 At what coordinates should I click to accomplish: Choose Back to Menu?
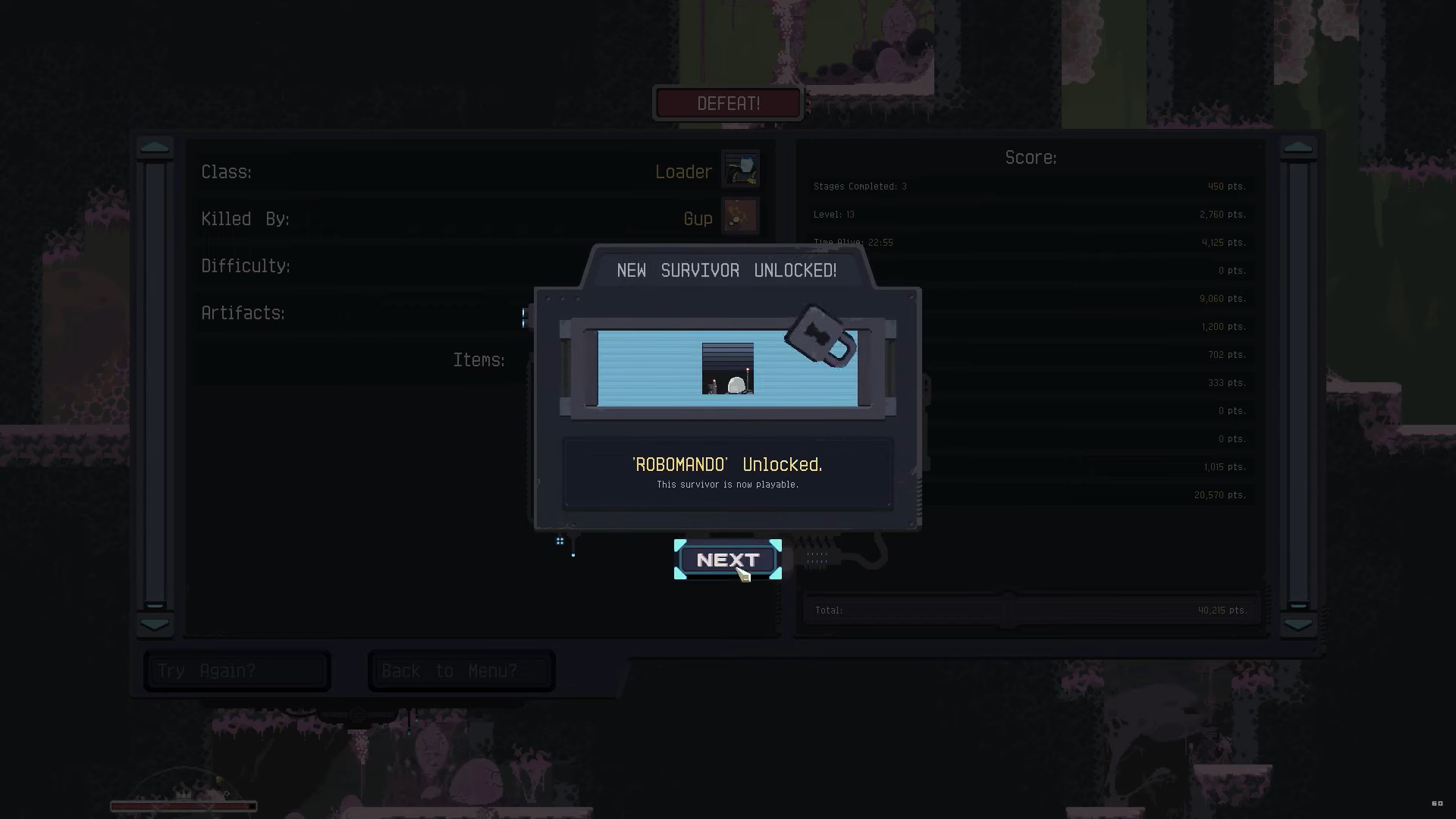pyautogui.click(x=460, y=670)
